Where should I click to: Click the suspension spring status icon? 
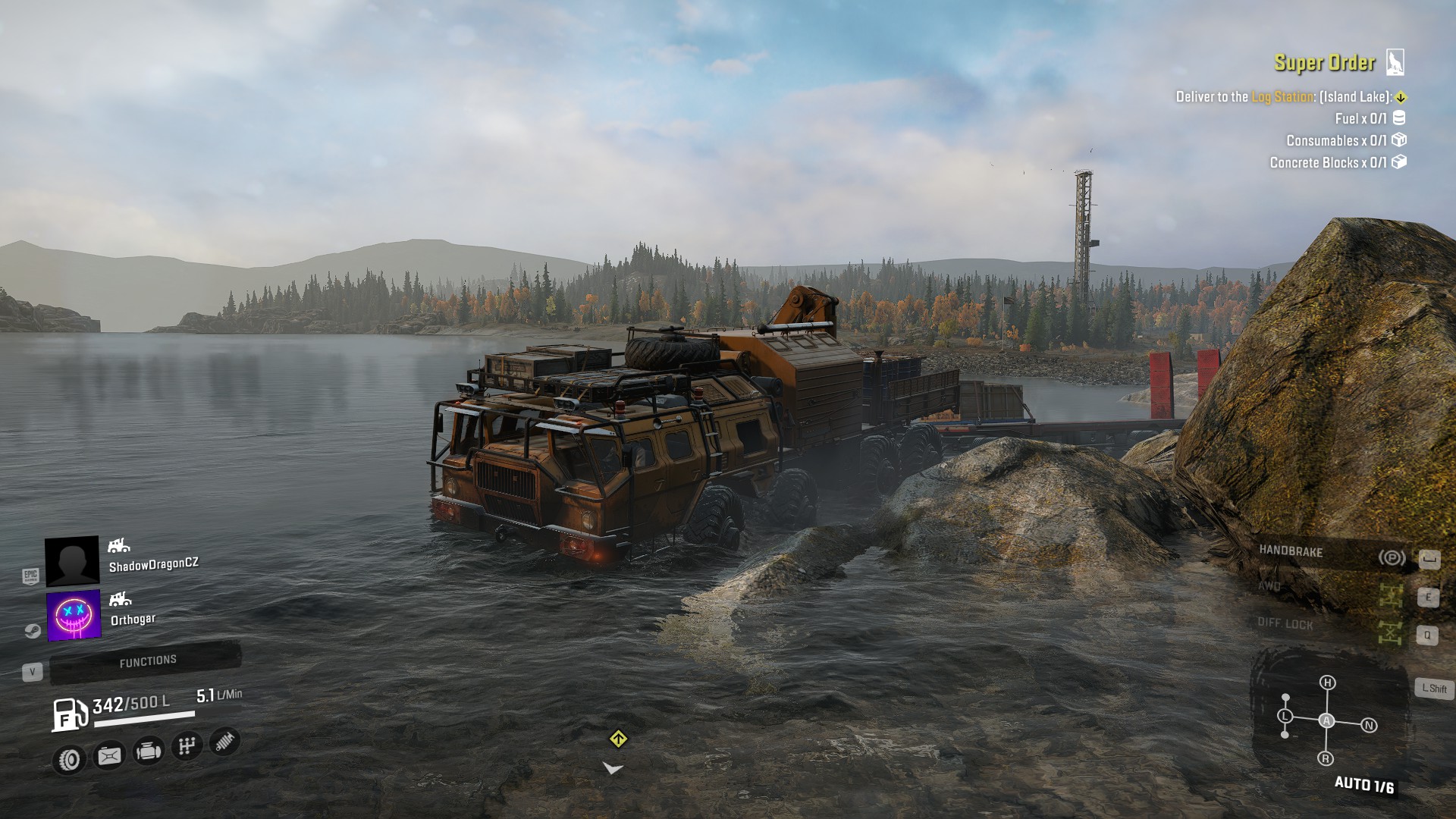tap(224, 742)
